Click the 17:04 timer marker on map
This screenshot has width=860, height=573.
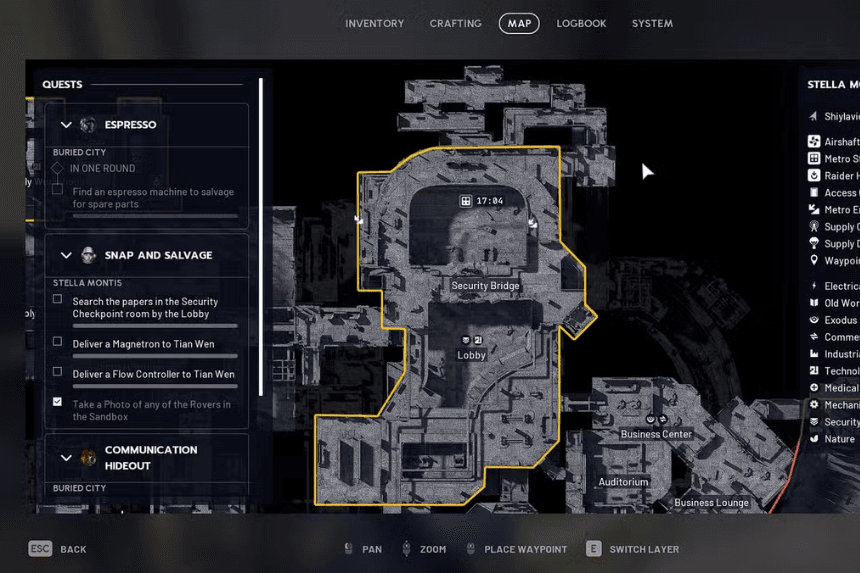[481, 201]
